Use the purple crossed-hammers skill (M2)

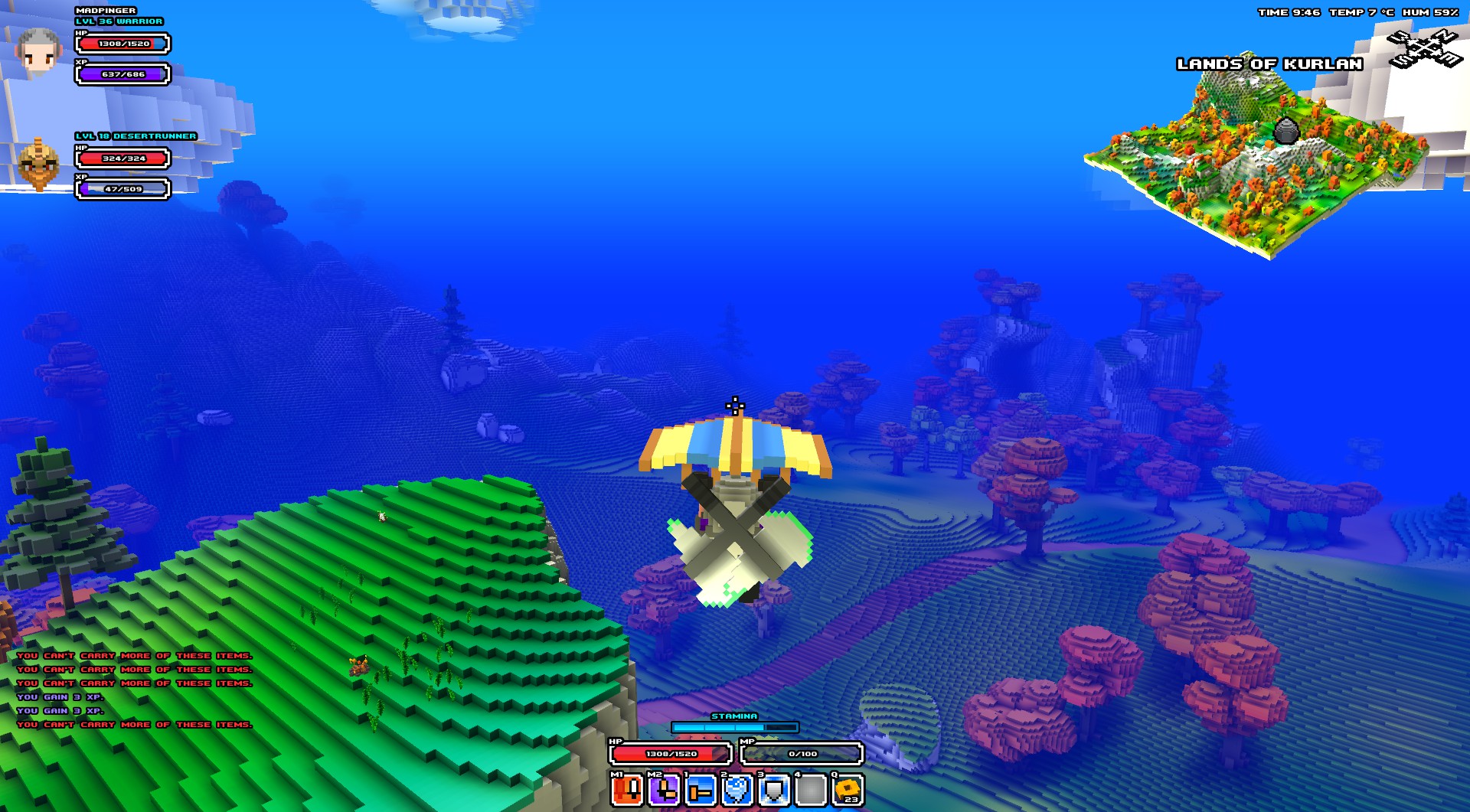(x=664, y=790)
